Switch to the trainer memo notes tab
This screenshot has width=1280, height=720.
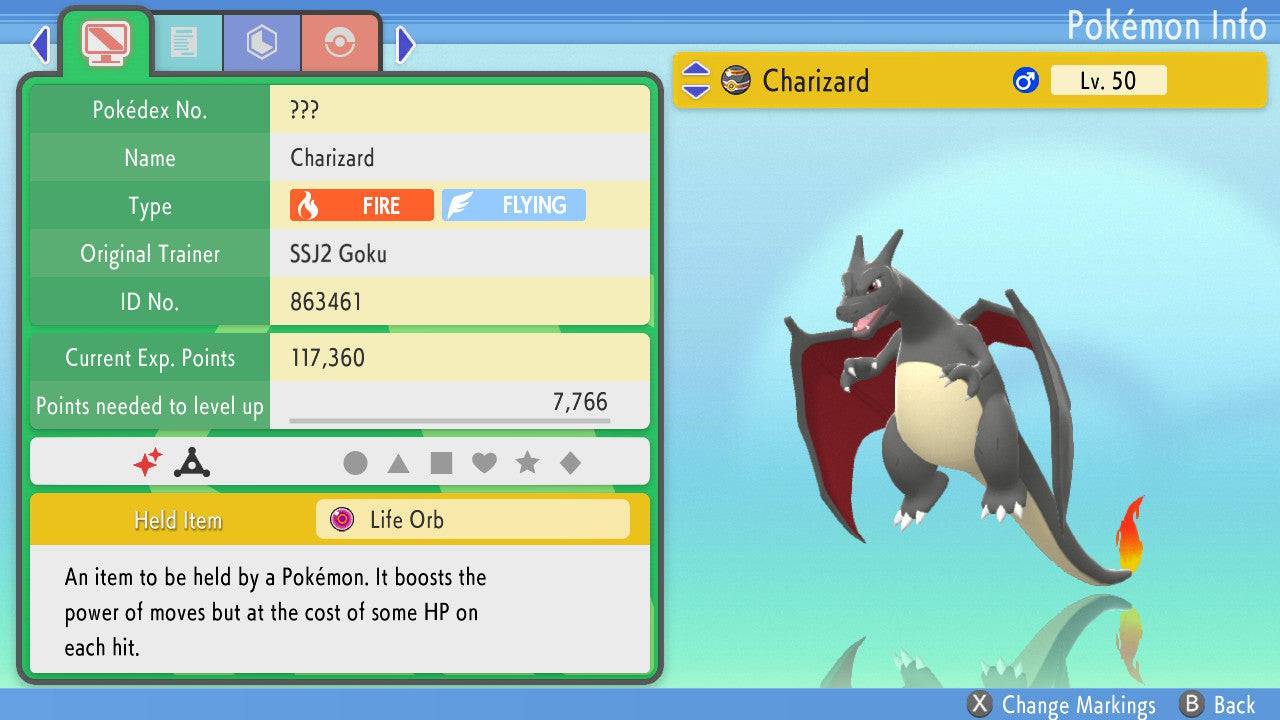point(183,43)
